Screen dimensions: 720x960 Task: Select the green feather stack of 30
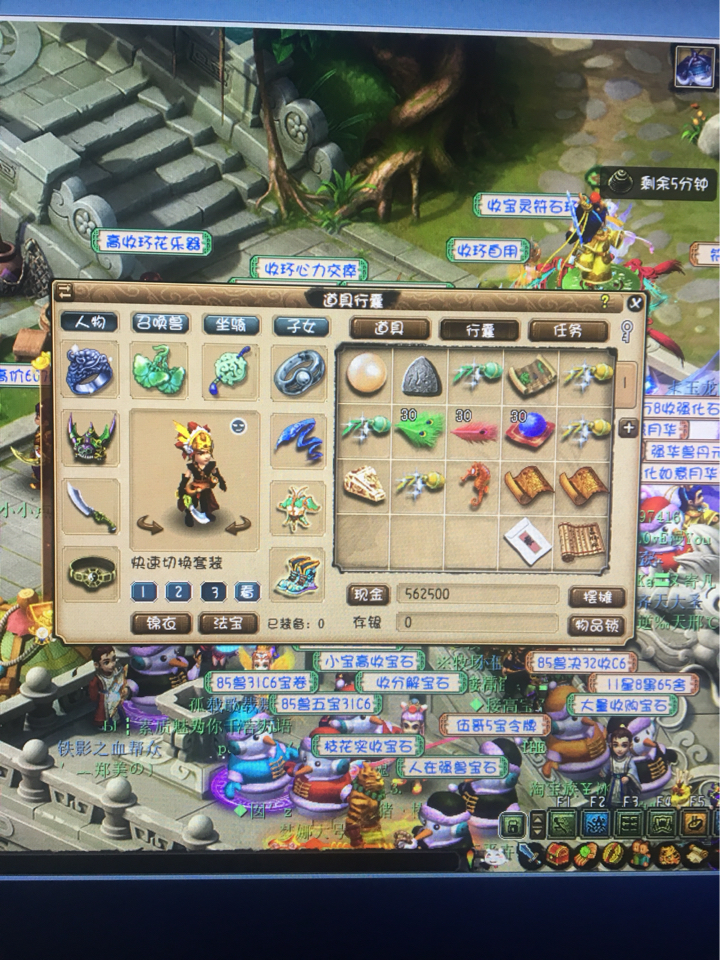point(420,430)
